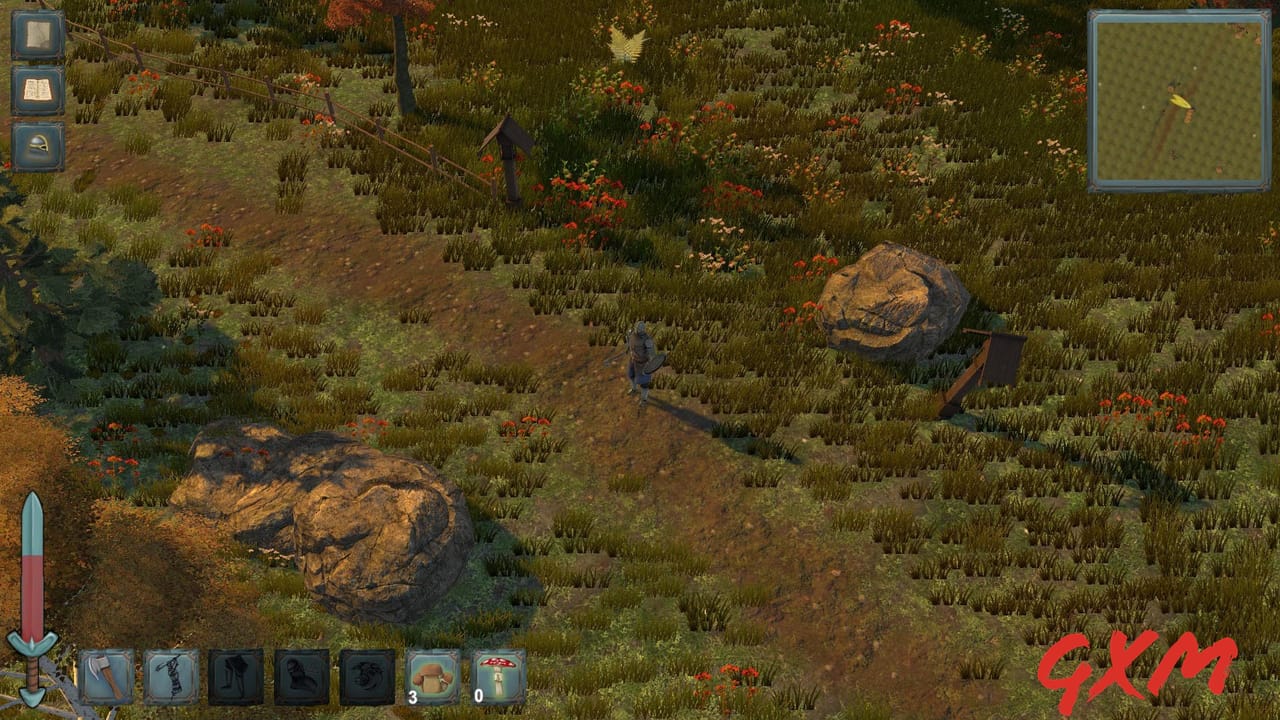Click the darkened hood hotbar slot

(297, 677)
